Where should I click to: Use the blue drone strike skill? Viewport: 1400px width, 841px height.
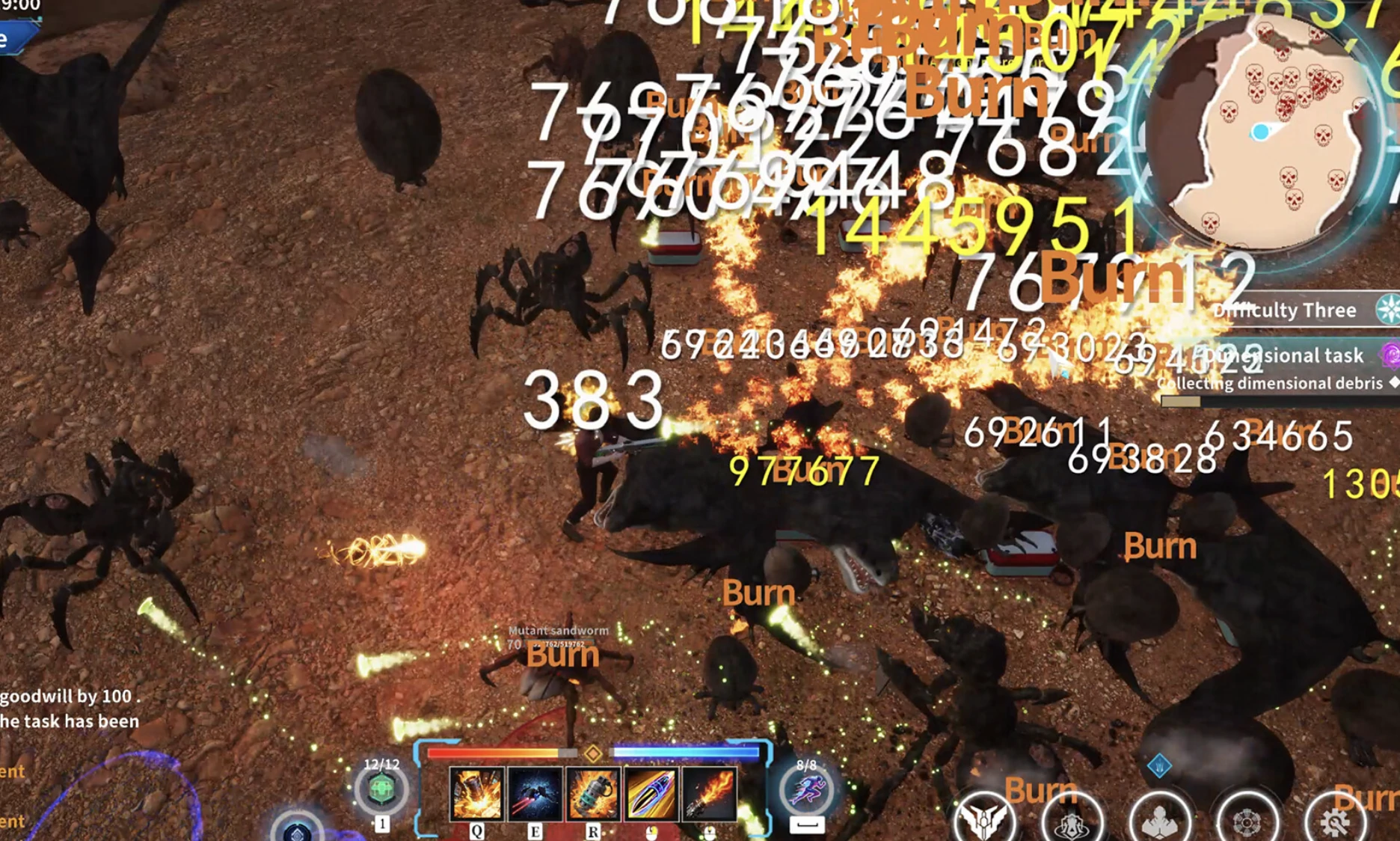point(535,794)
